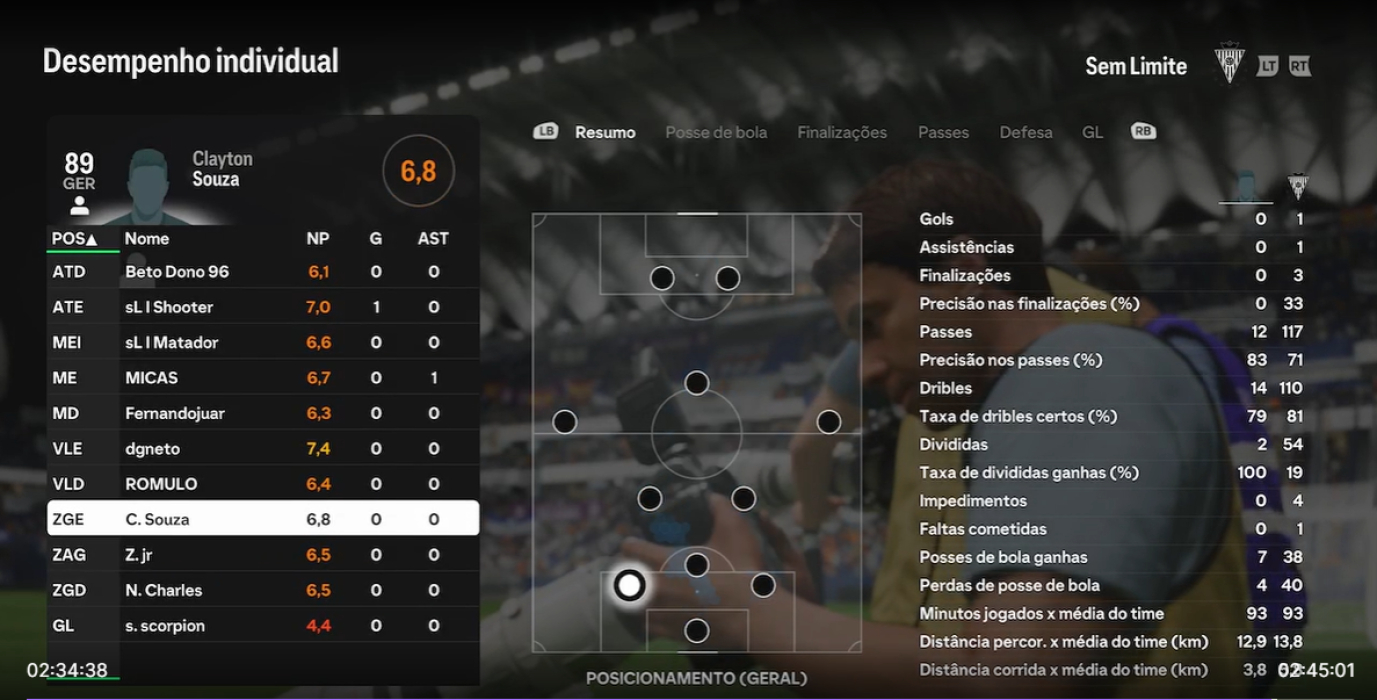The image size is (1377, 700).
Task: Select the Sem Limite team crest
Action: point(1229,64)
